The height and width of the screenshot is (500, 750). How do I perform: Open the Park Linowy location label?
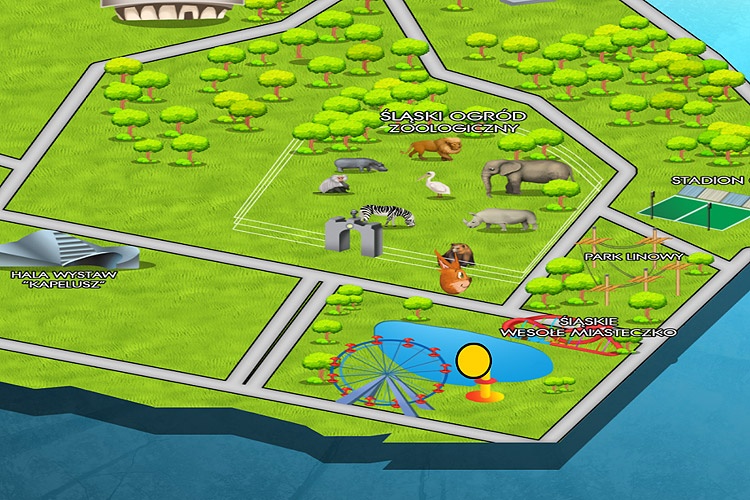coord(634,257)
